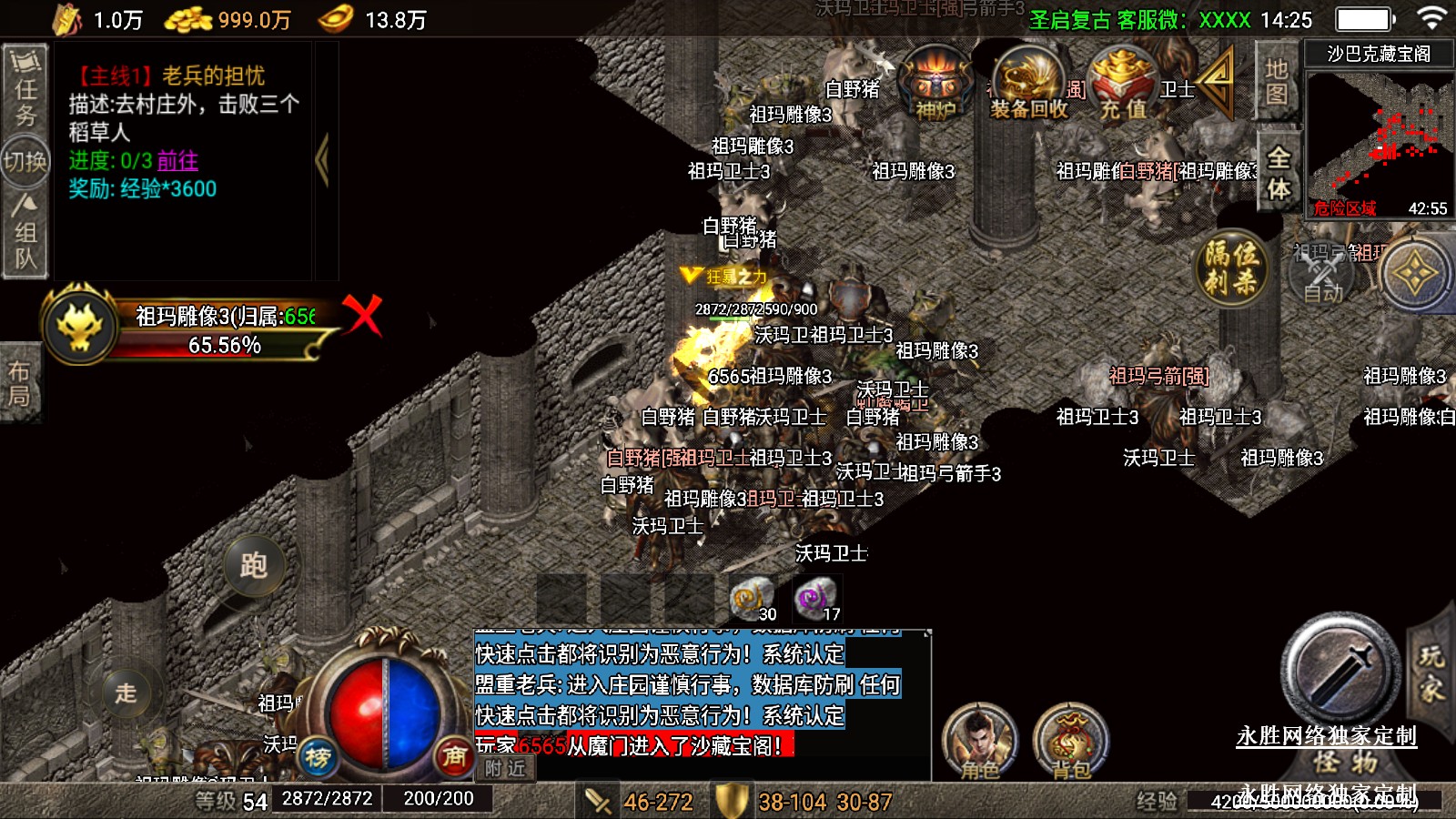1456x819 pixels.
Task: Follow the purple 前往 quest link
Action: click(177, 161)
